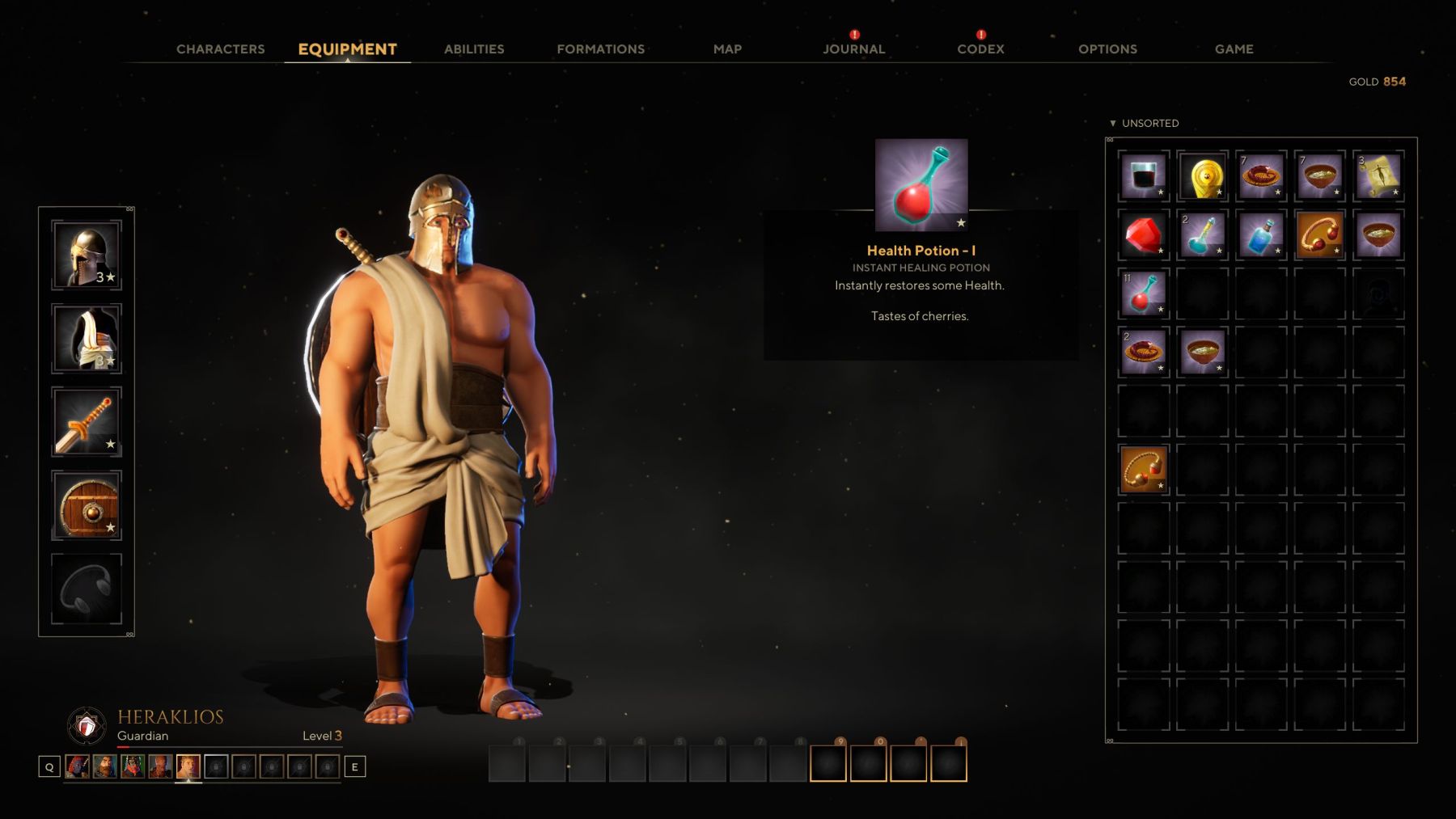Screen dimensions: 1456x819
Task: Pick the blue bottle inventory item
Action: point(1259,234)
